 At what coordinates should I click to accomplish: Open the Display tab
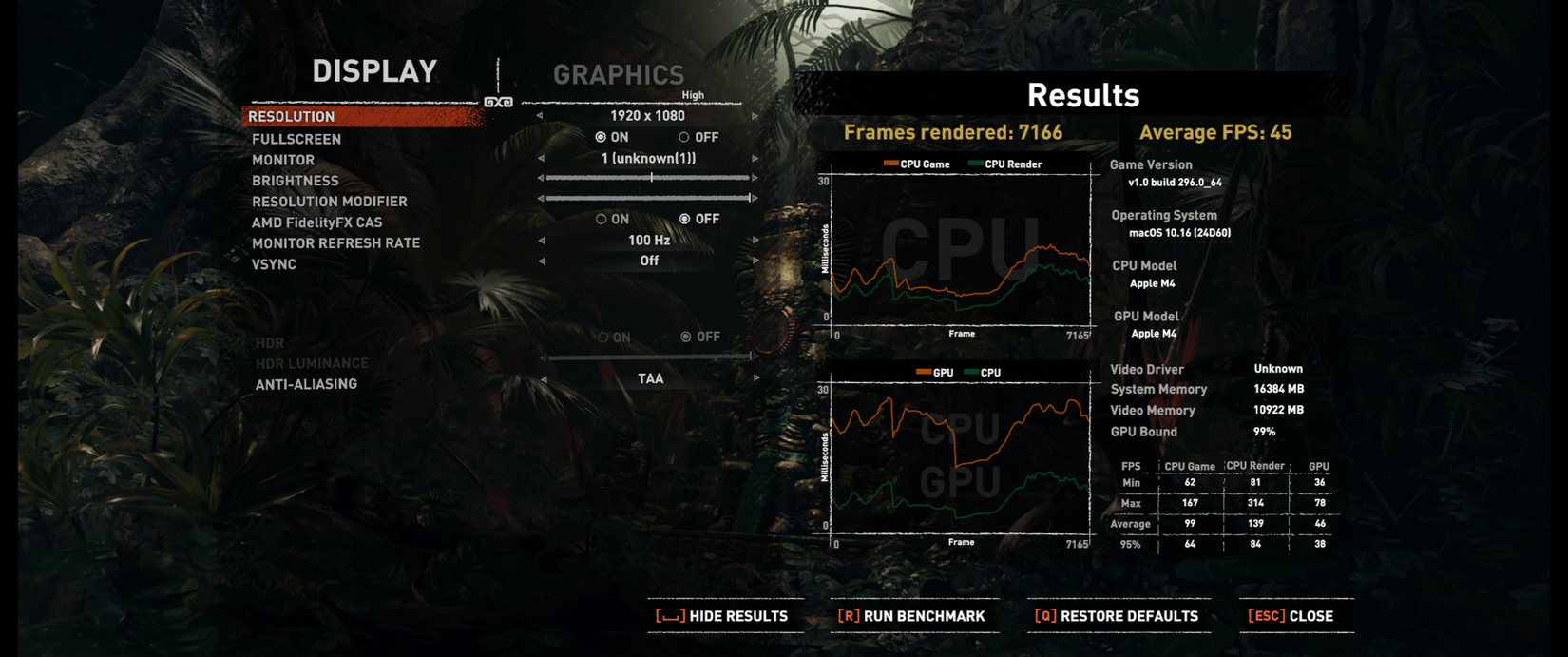(374, 71)
